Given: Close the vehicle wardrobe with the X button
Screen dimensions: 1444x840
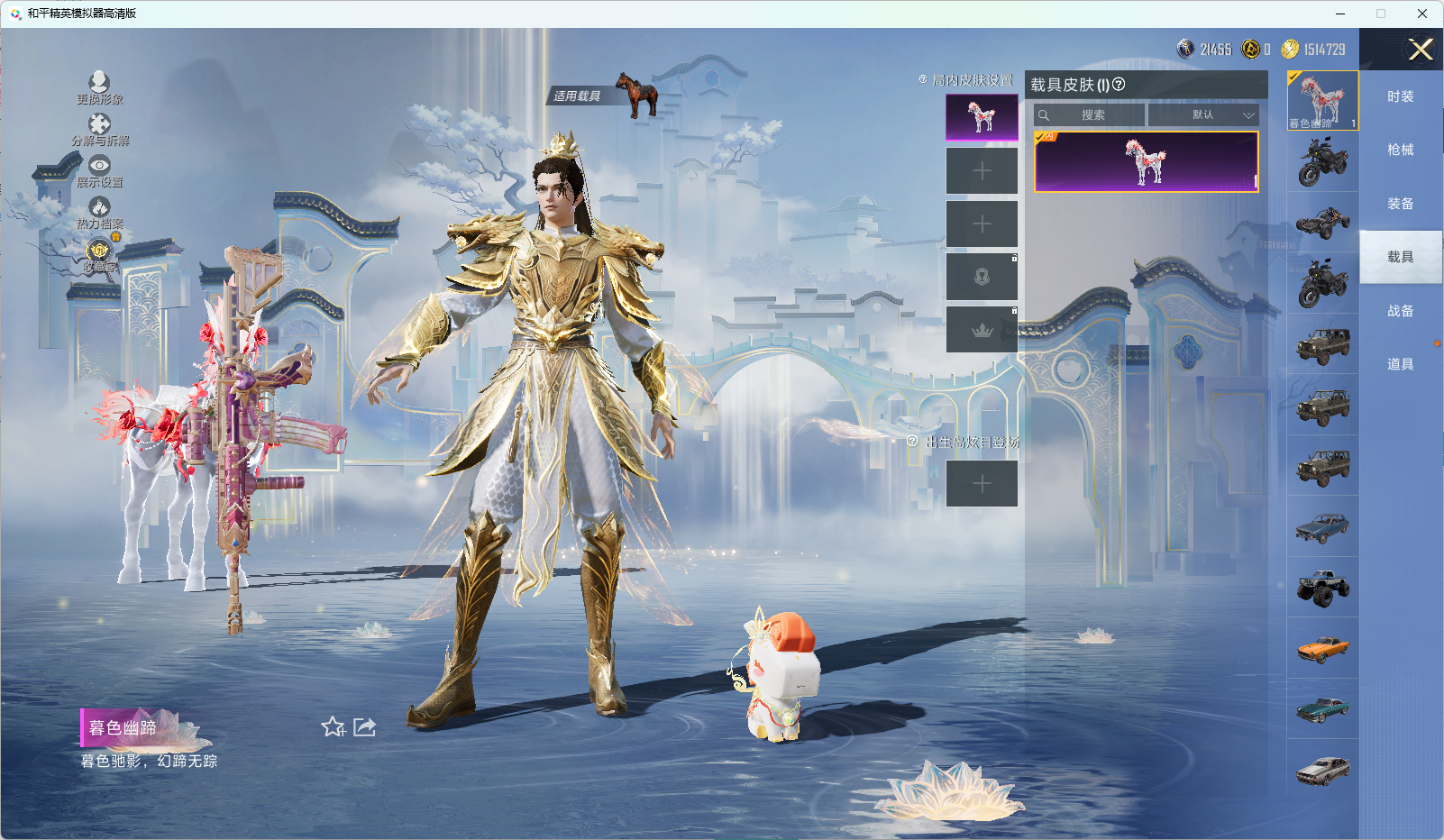Looking at the screenshot, I should [1421, 50].
